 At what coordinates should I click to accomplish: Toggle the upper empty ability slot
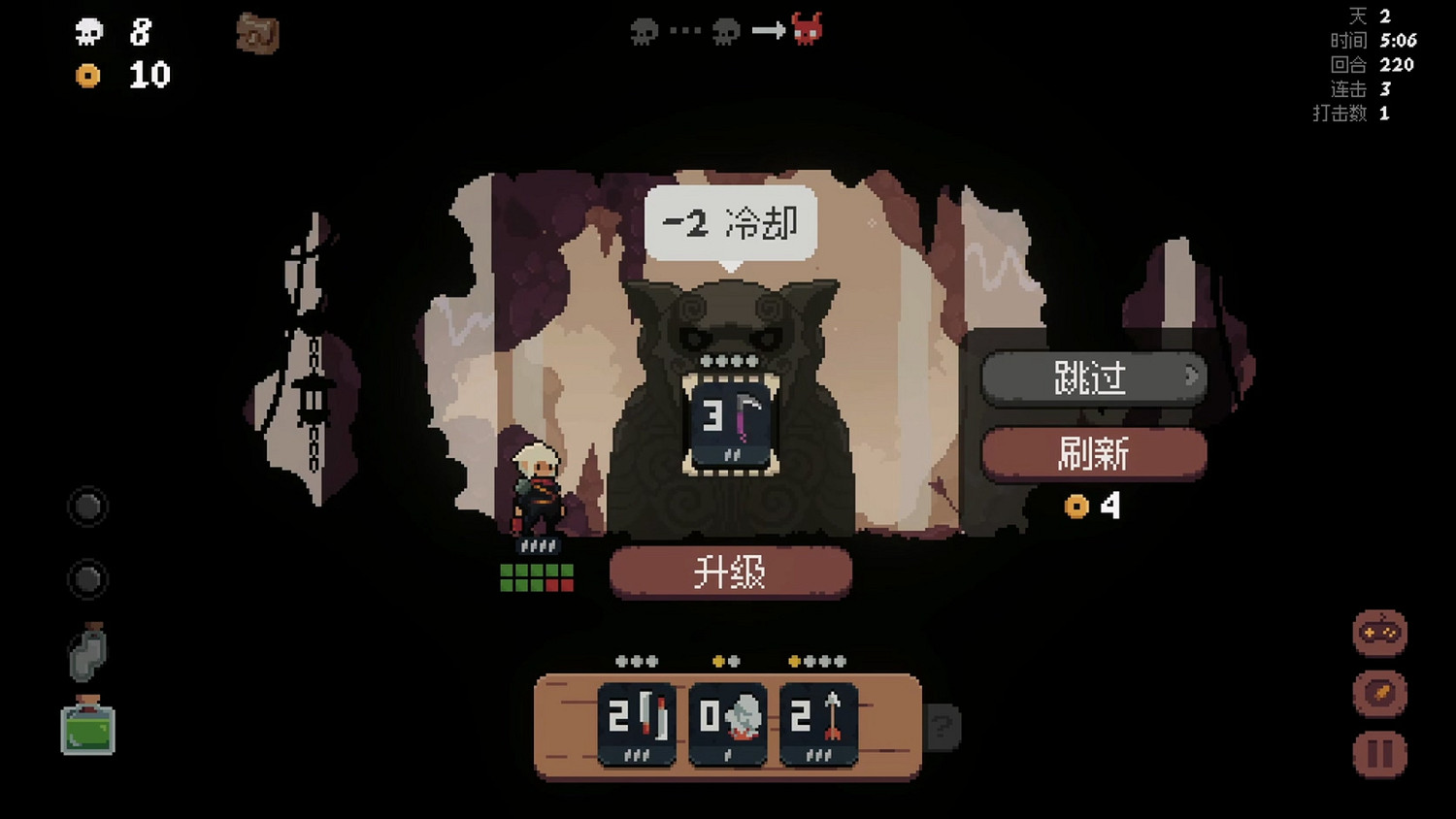86,508
